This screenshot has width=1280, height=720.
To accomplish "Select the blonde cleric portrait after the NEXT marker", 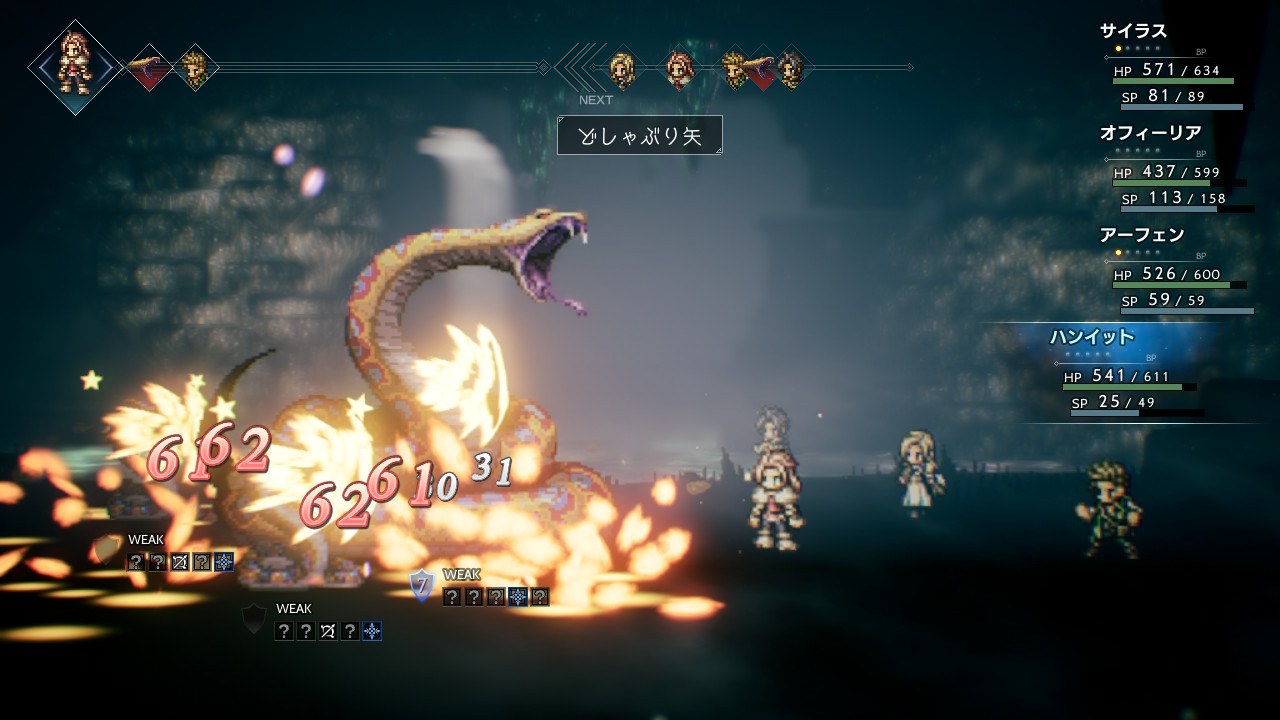I will [622, 68].
